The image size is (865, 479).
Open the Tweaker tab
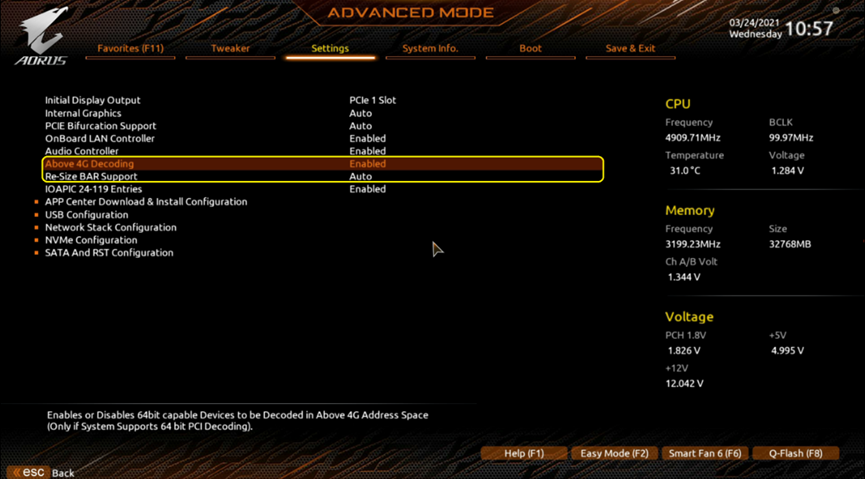[x=230, y=48]
